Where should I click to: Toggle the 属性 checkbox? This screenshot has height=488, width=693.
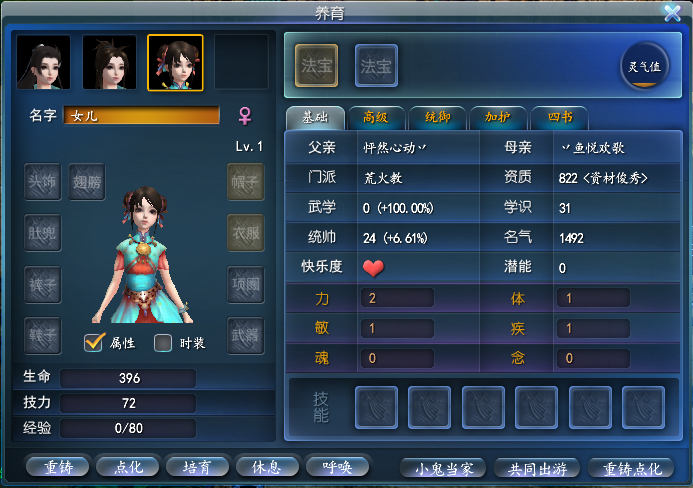point(95,343)
